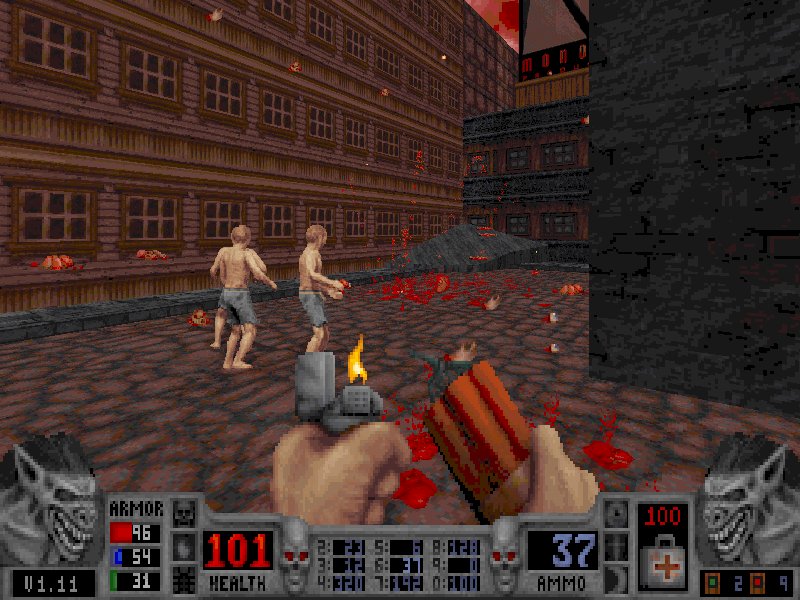This screenshot has width=800, height=600.
Task: Select the fire key slot
Action: pyautogui.click(x=185, y=546)
